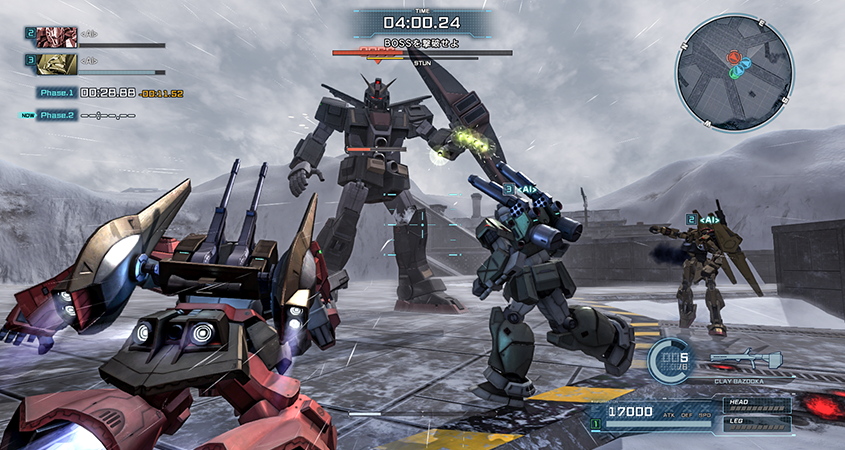Click the Phase.1 entry
This screenshot has width=845, height=450.
(x=57, y=93)
